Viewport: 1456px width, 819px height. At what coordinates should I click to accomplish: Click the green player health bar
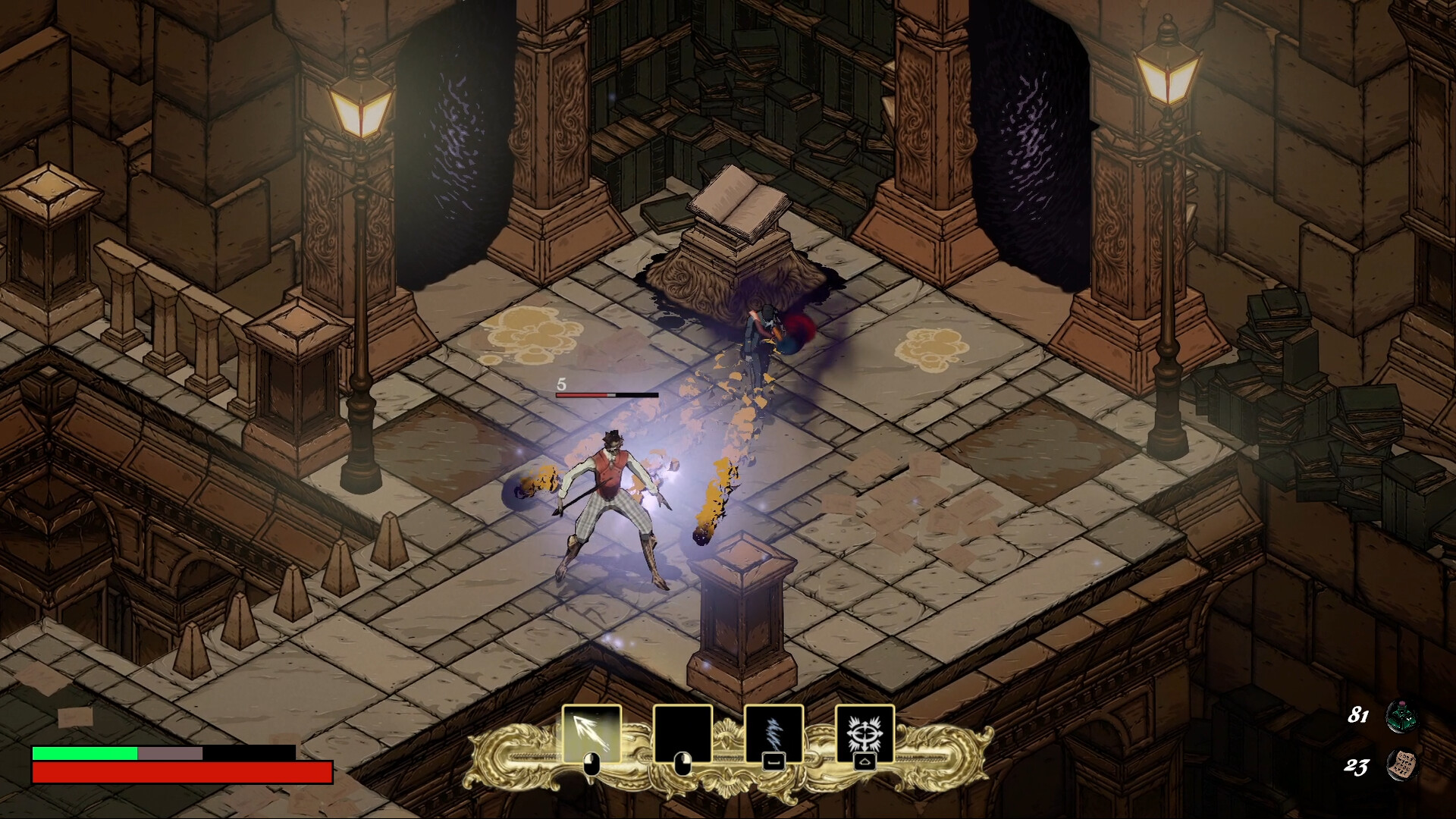tap(83, 755)
